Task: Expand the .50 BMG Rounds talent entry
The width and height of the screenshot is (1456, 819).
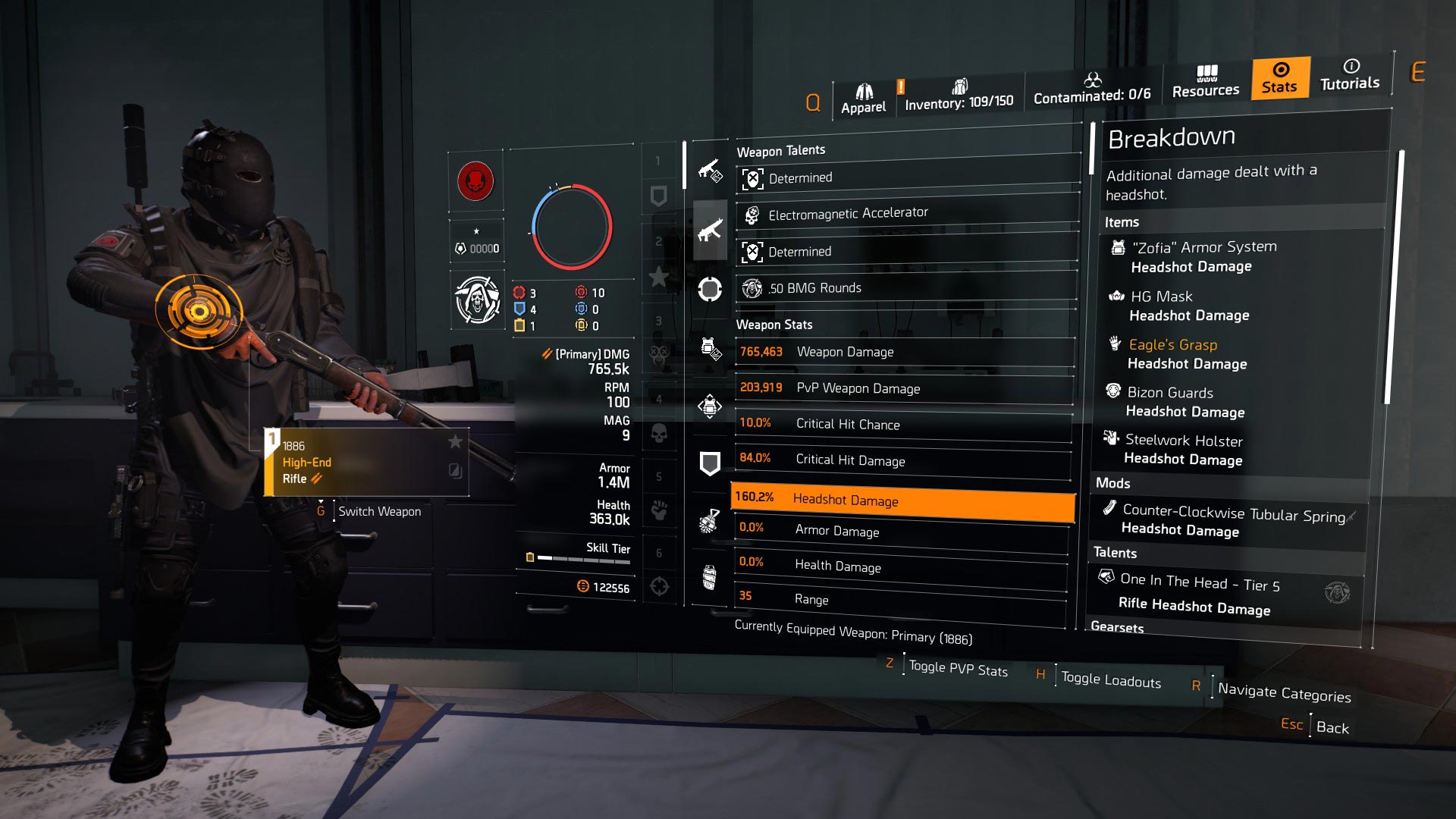Action: click(x=904, y=287)
